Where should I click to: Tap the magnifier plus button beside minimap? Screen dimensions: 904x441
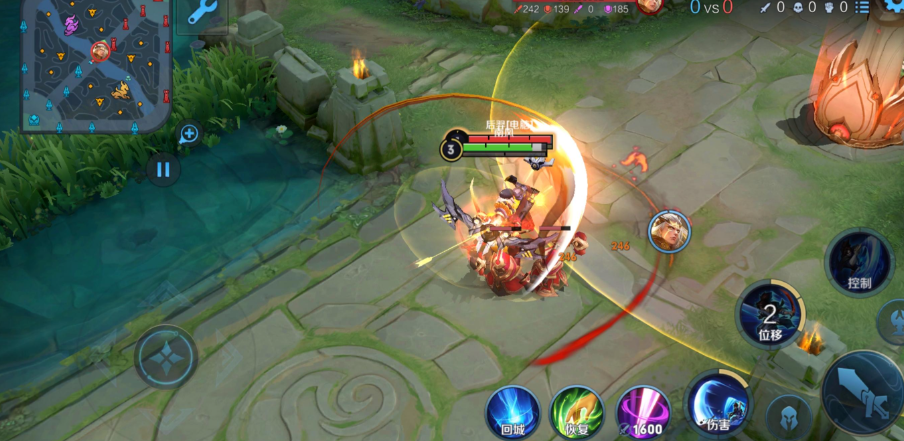click(x=189, y=133)
